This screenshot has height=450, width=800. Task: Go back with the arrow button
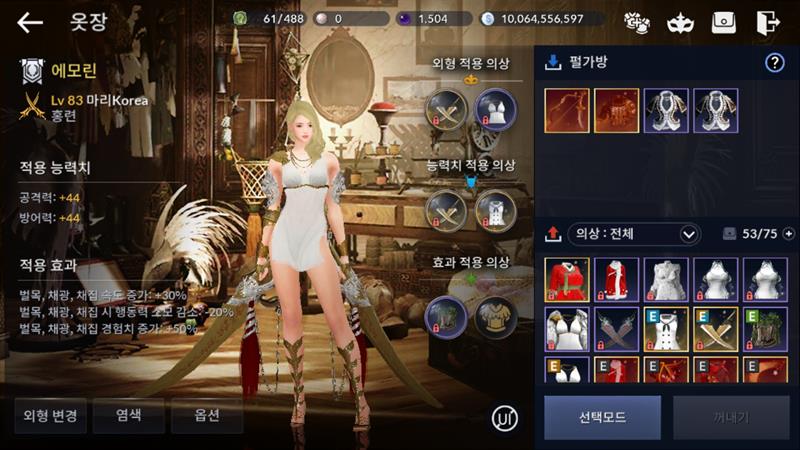(x=30, y=22)
